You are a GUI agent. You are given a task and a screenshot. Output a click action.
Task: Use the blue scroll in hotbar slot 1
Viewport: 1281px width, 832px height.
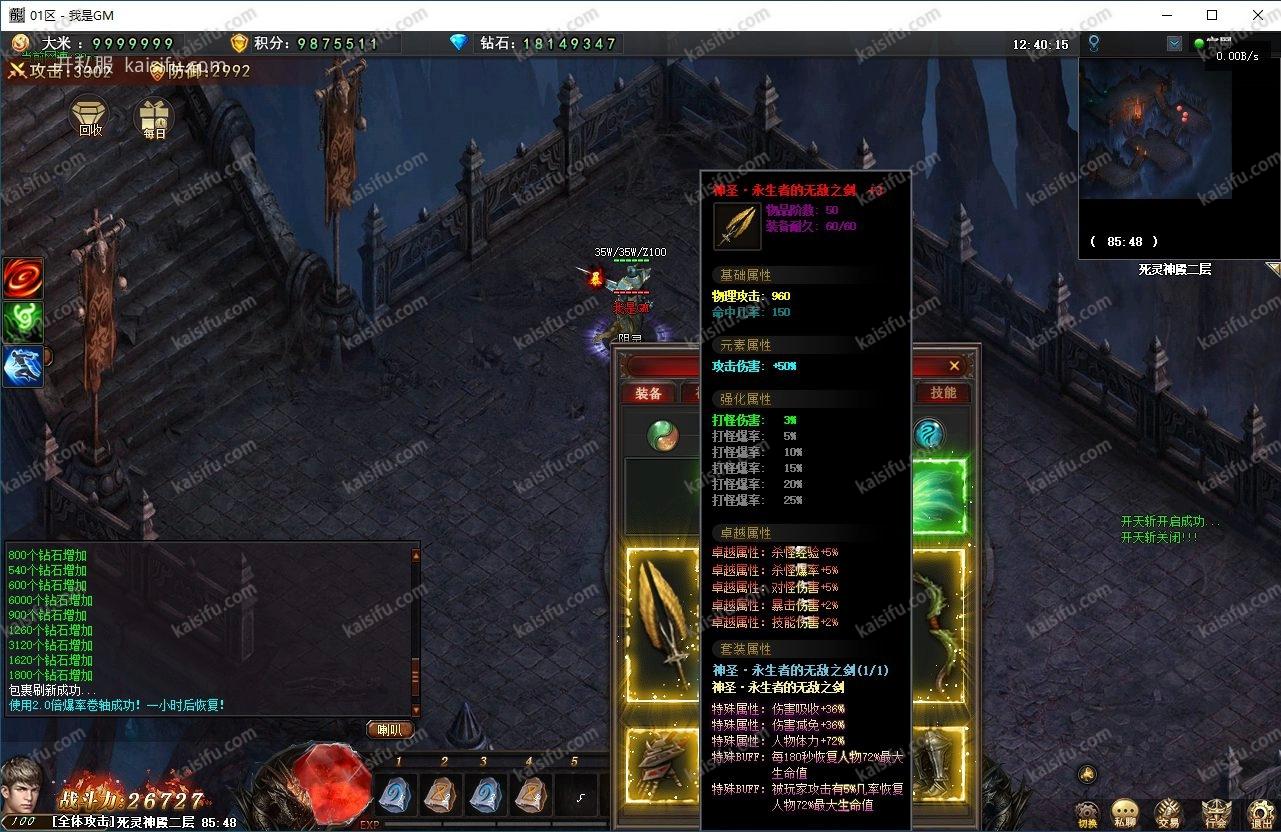point(398,796)
